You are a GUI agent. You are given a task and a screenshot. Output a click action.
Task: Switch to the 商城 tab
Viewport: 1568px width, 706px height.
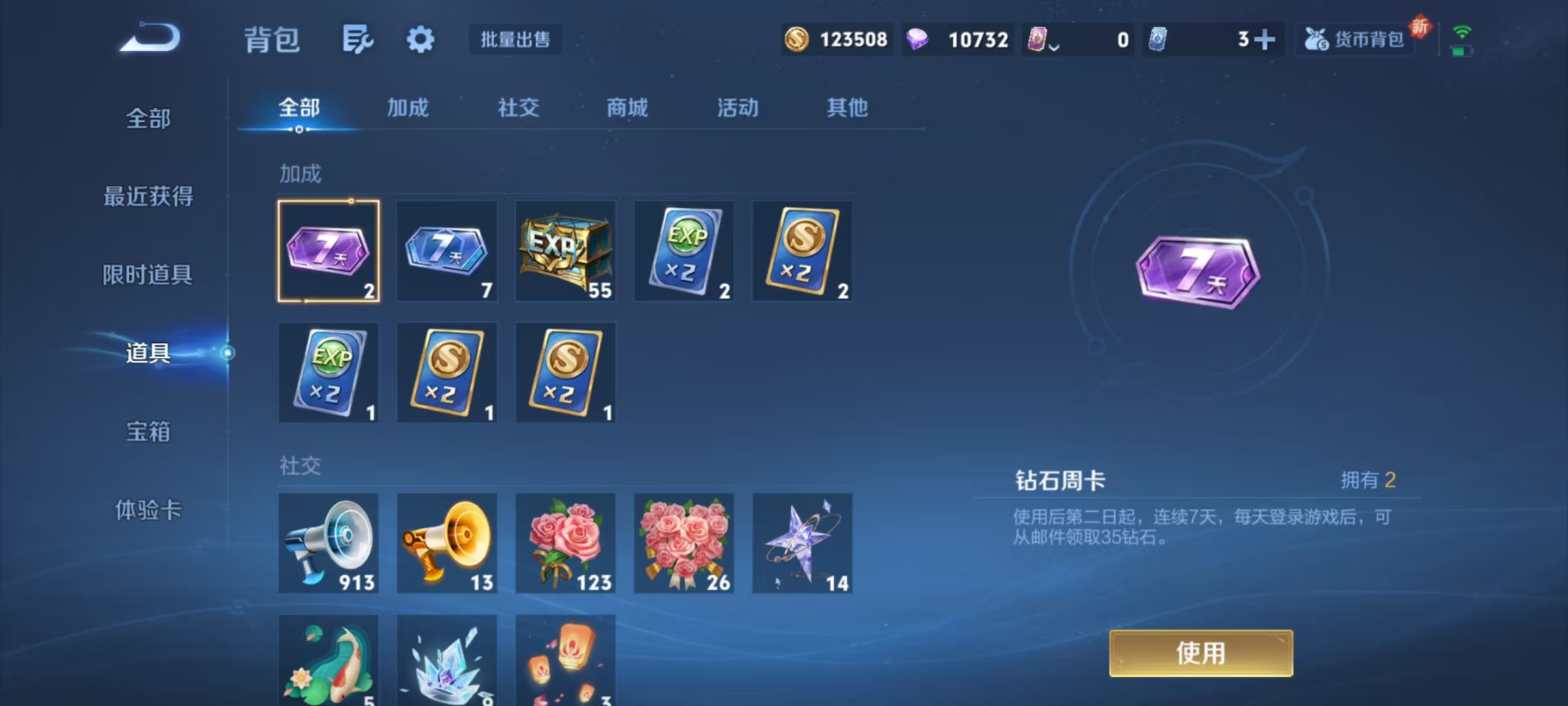[628, 108]
